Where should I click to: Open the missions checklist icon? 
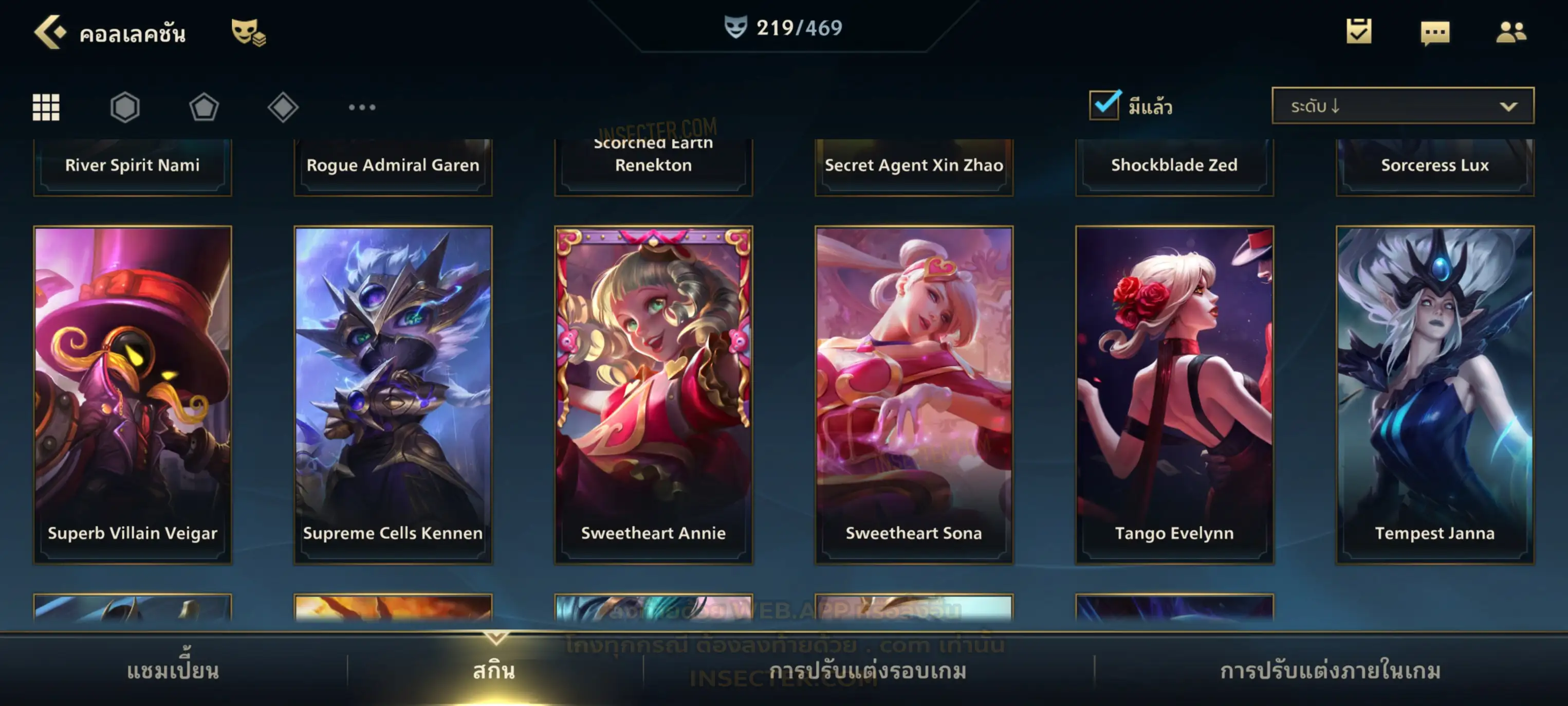pyautogui.click(x=1359, y=32)
